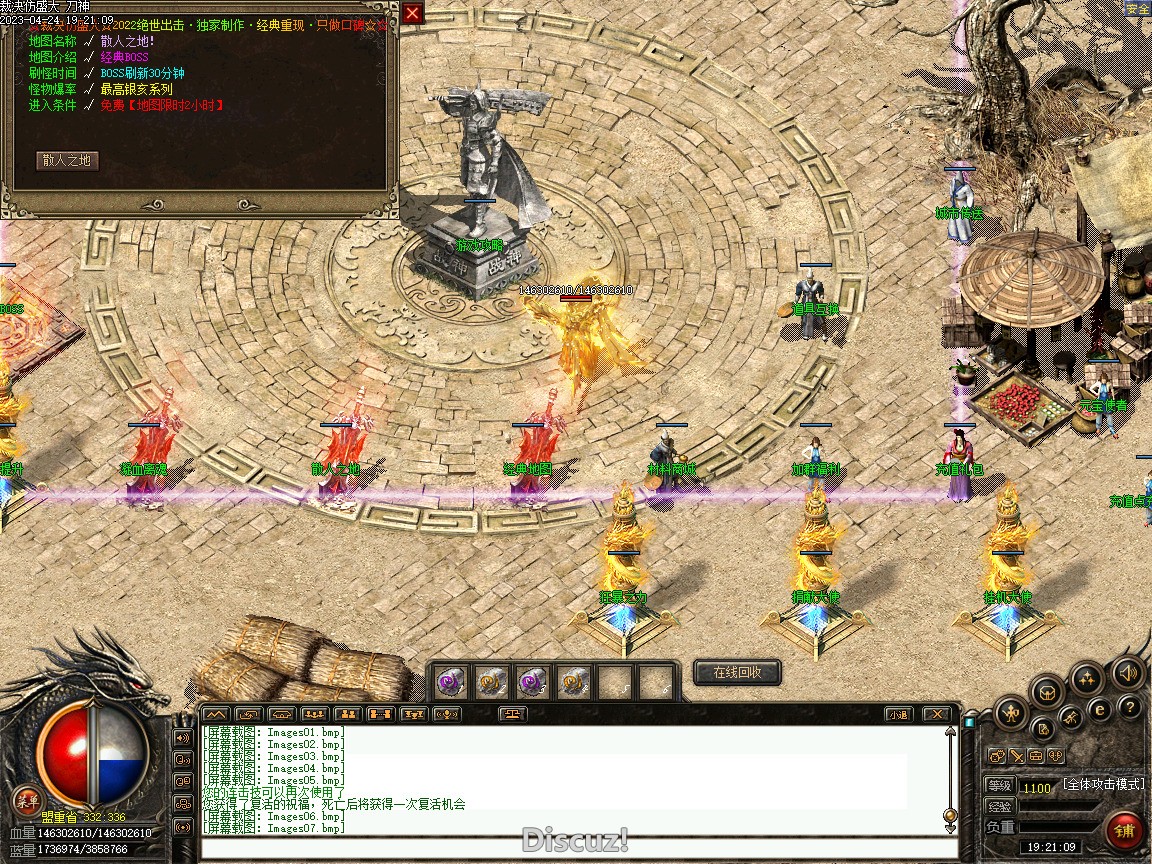1152x864 pixels.
Task: Open the skills sparkle stars icon
Action: click(x=1087, y=680)
